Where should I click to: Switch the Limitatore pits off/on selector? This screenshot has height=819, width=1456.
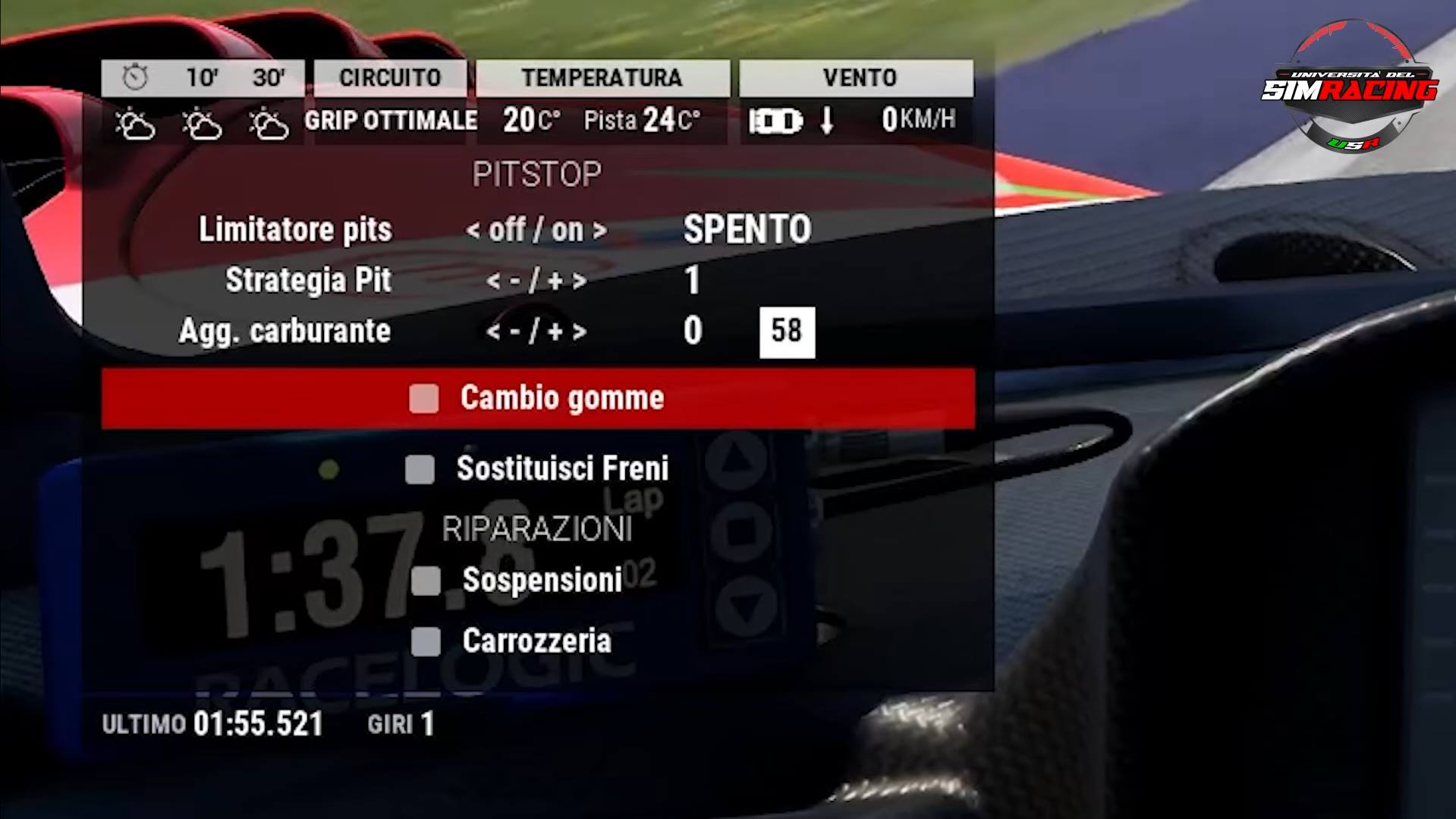point(537,228)
